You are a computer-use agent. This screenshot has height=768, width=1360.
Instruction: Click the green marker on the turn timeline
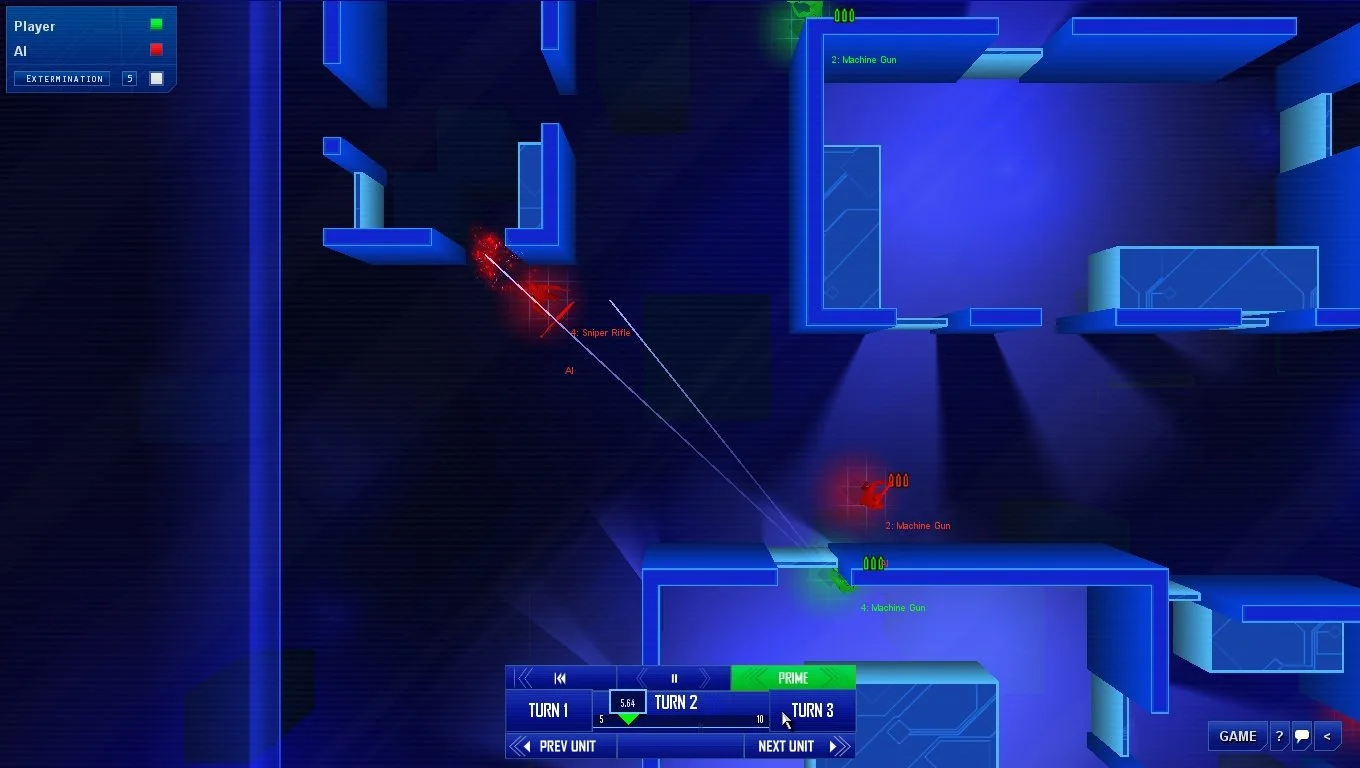pos(628,719)
